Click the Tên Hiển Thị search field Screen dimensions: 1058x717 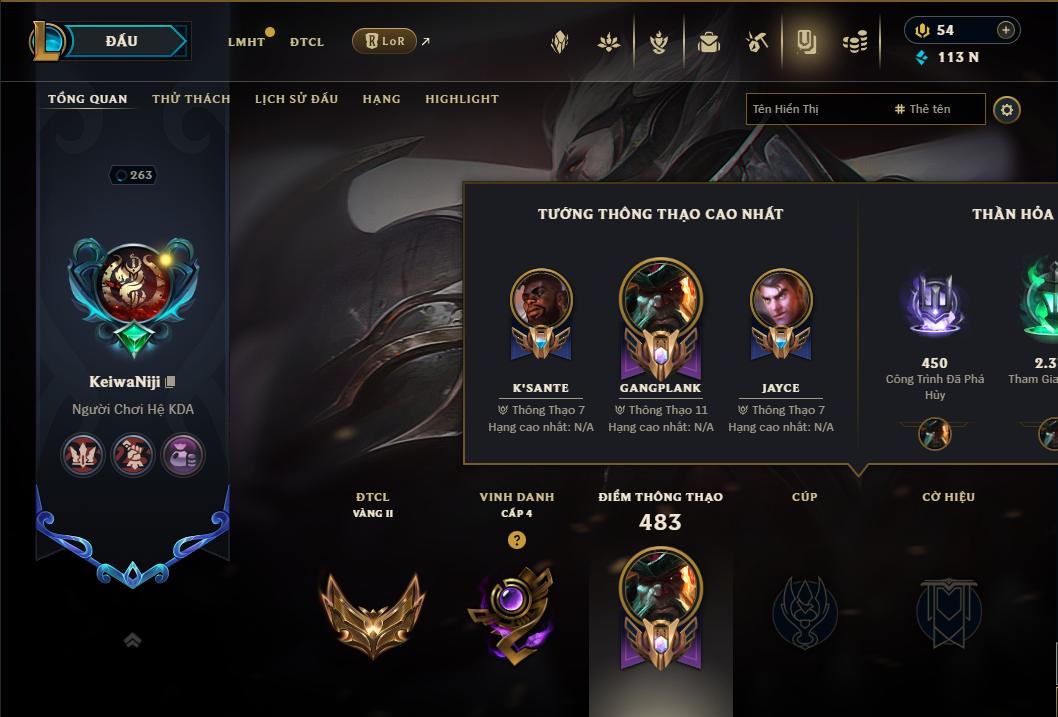[815, 109]
